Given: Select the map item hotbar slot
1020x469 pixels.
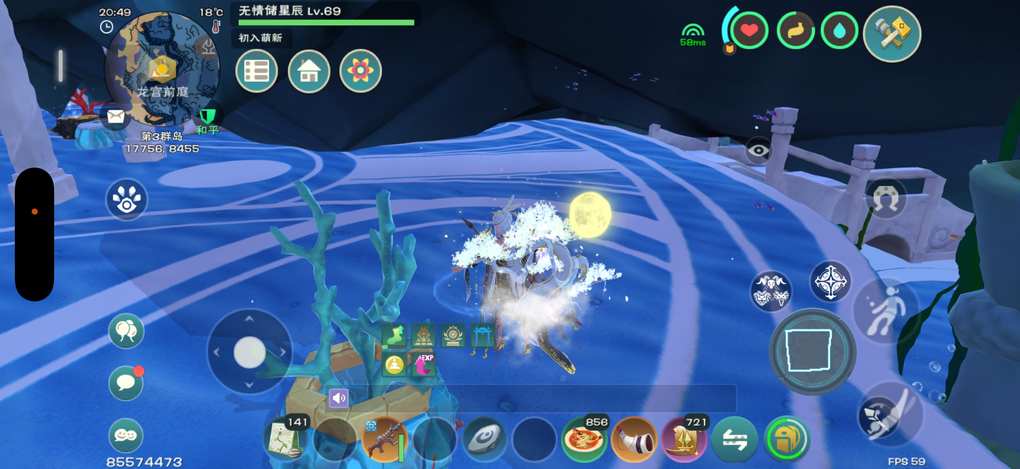Looking at the screenshot, I should coord(285,437).
